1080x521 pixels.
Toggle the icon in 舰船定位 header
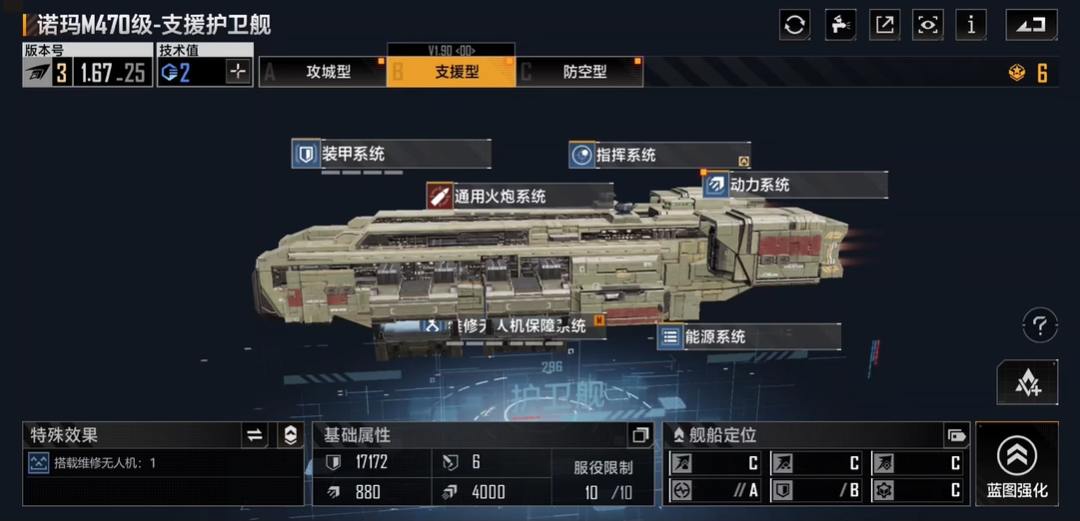pos(957,435)
